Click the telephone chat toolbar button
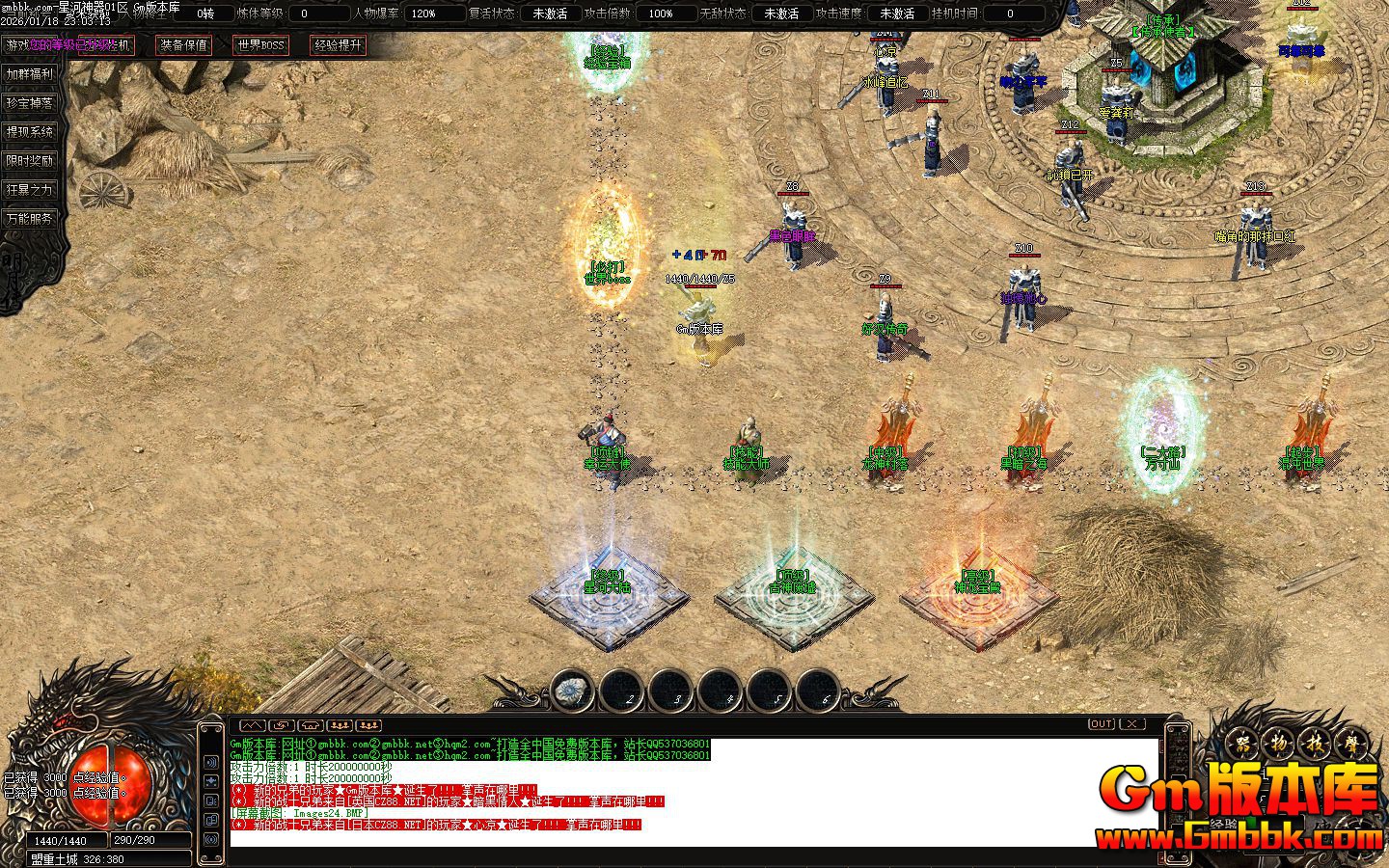 tap(311, 725)
